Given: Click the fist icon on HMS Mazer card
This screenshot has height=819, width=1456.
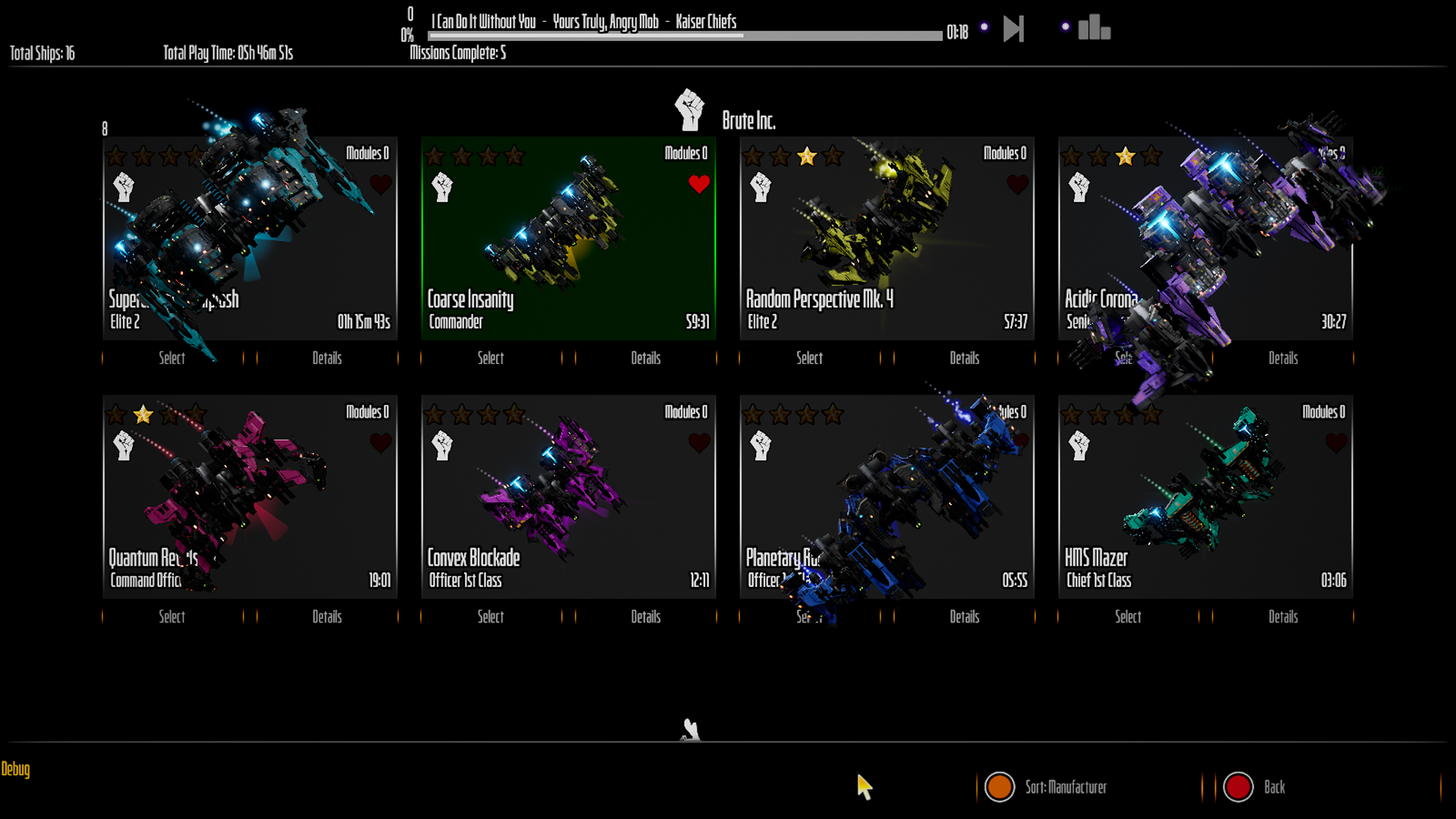Looking at the screenshot, I should point(1079,446).
